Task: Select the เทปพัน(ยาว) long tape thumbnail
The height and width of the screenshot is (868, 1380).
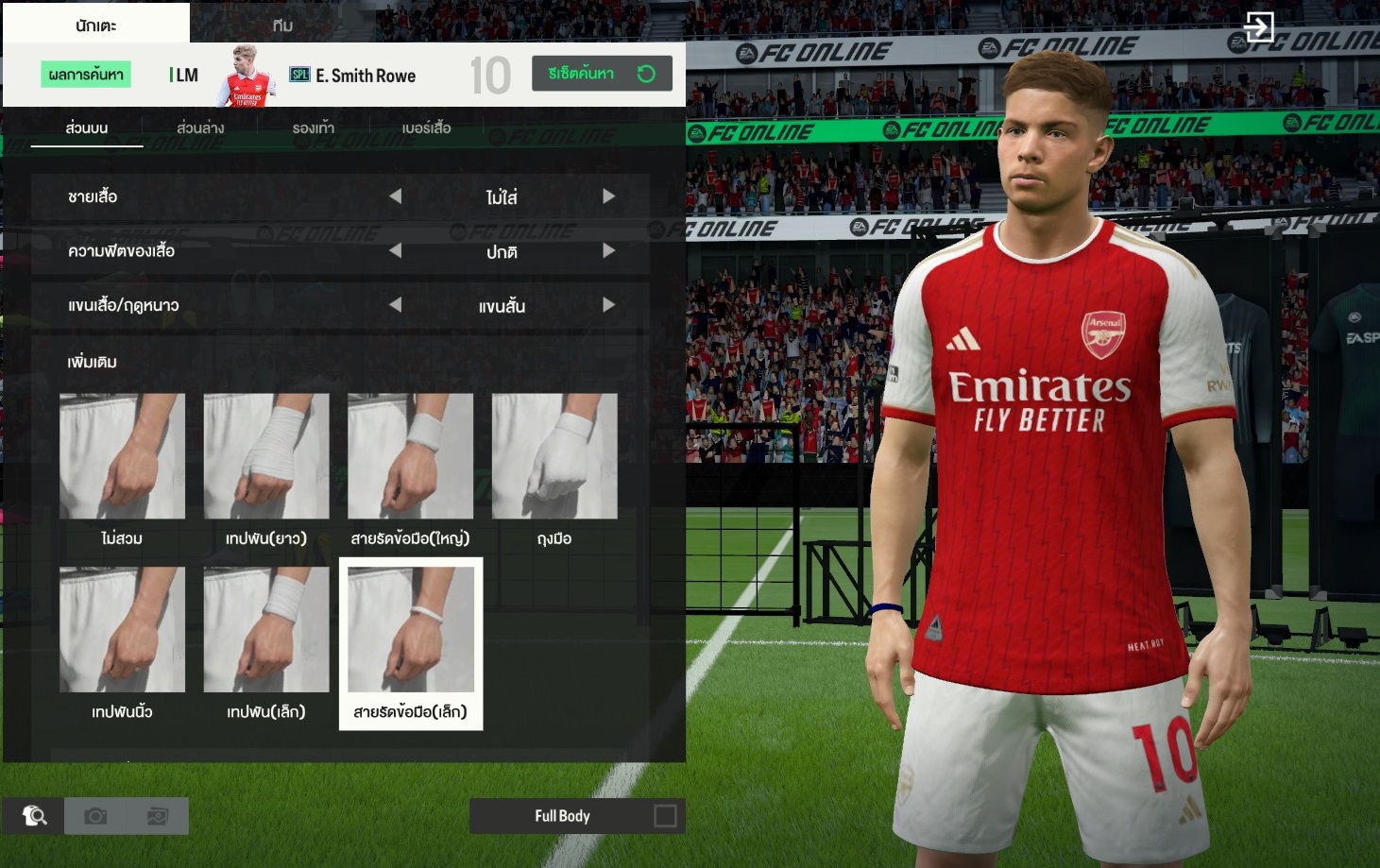Action: [x=266, y=457]
